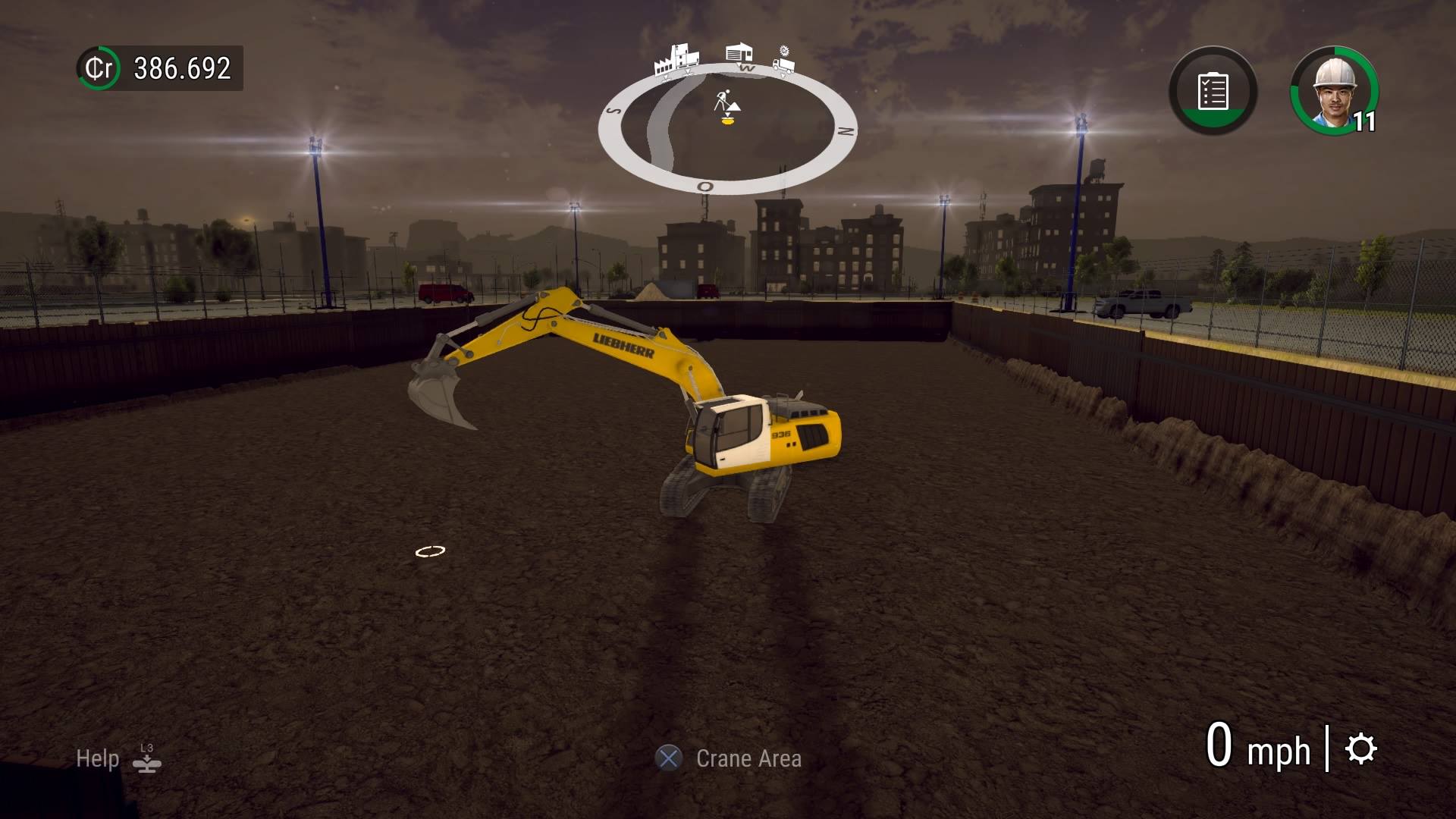1456x819 pixels.
Task: Click the X button icon before Crane Area
Action: (x=668, y=758)
